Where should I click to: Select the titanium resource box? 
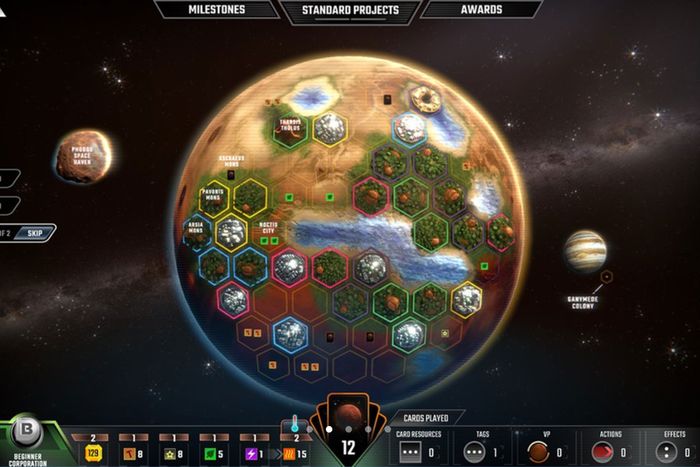coord(176,452)
